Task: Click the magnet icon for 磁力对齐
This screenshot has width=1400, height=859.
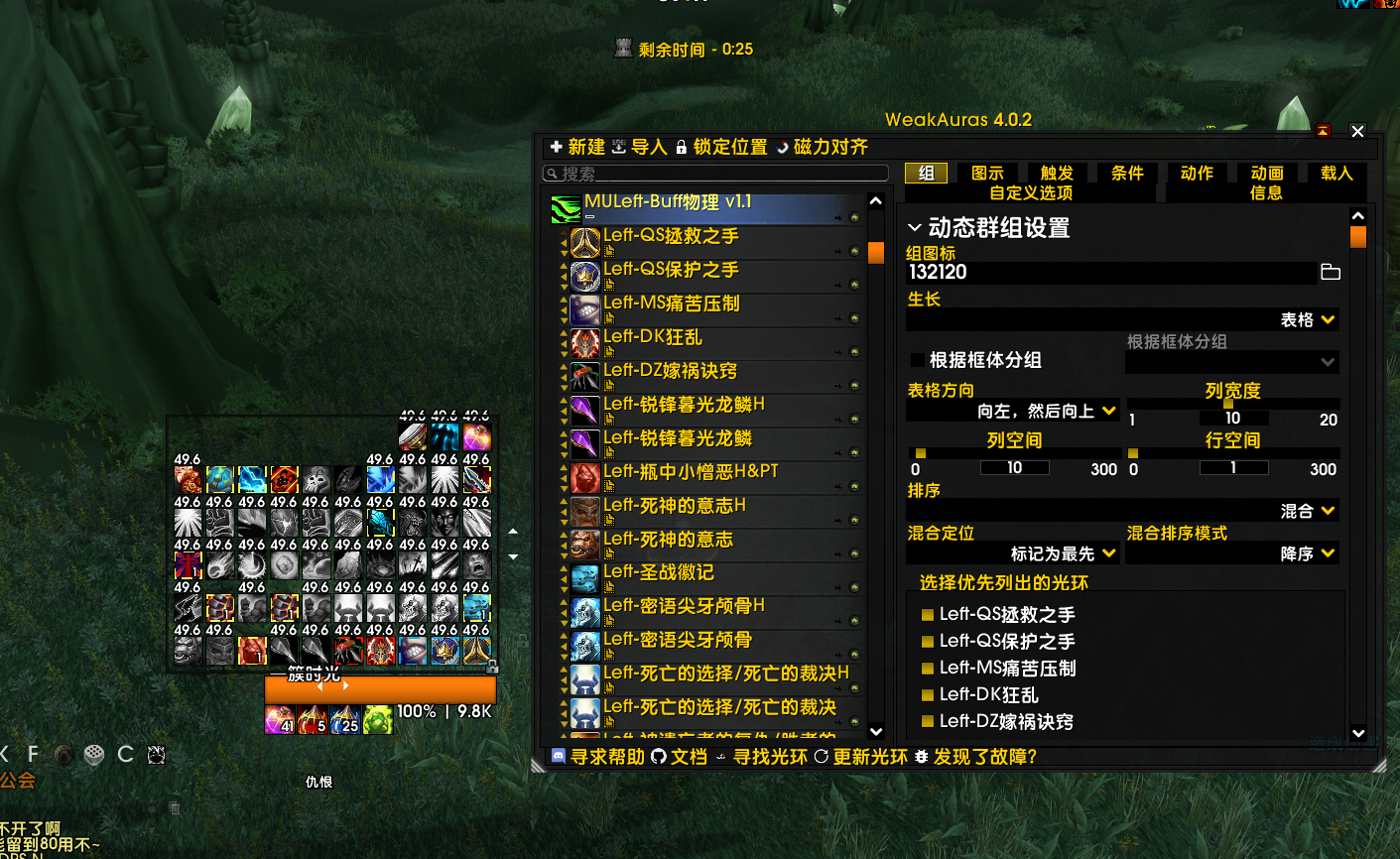Action: click(x=784, y=146)
